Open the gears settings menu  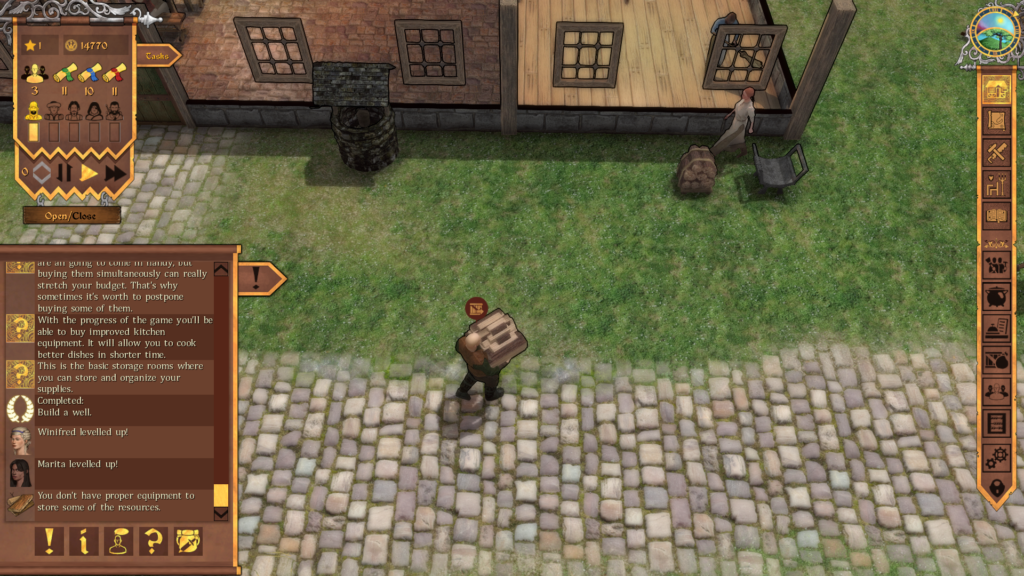pos(996,456)
